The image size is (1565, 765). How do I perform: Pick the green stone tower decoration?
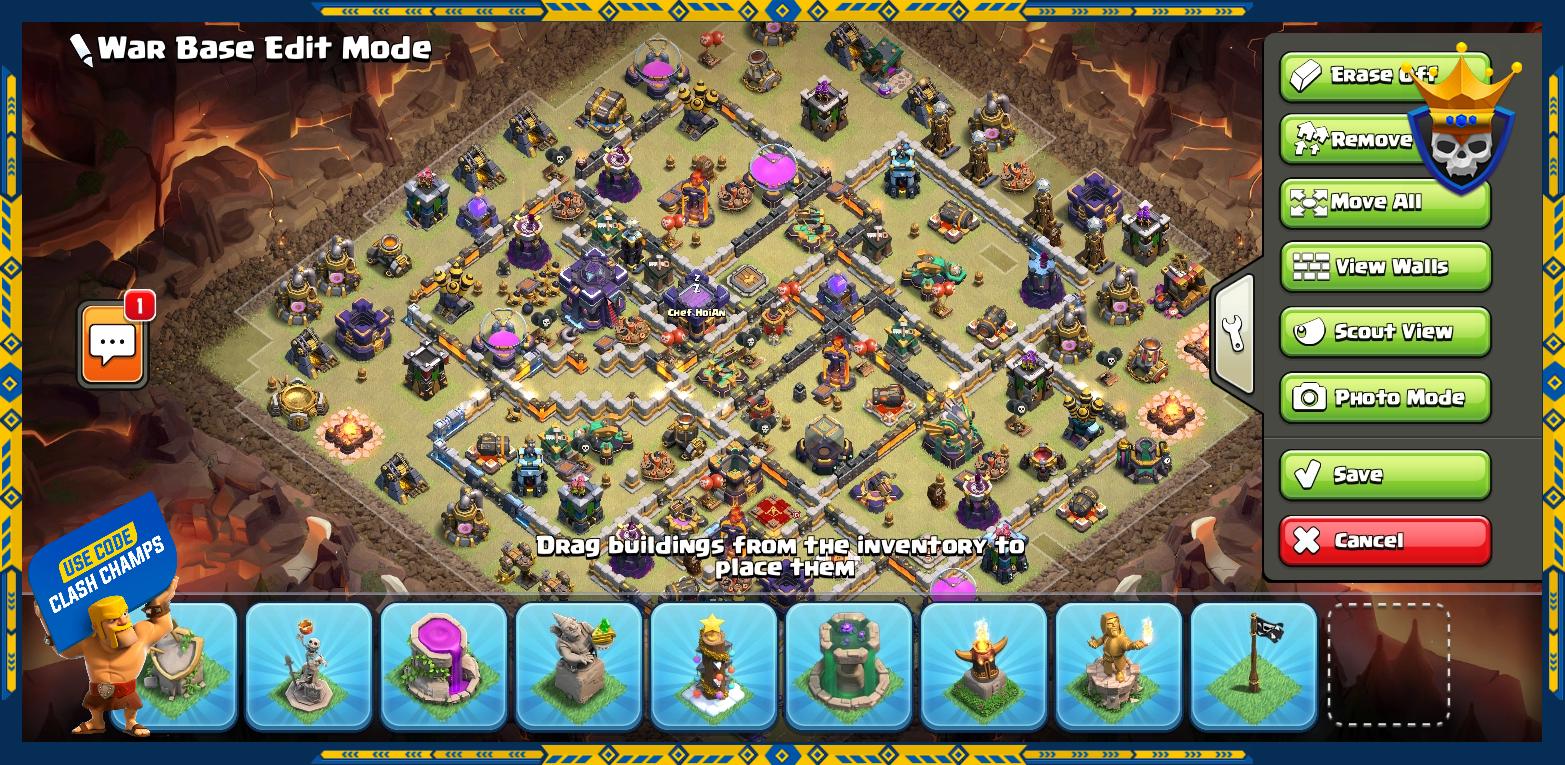848,665
